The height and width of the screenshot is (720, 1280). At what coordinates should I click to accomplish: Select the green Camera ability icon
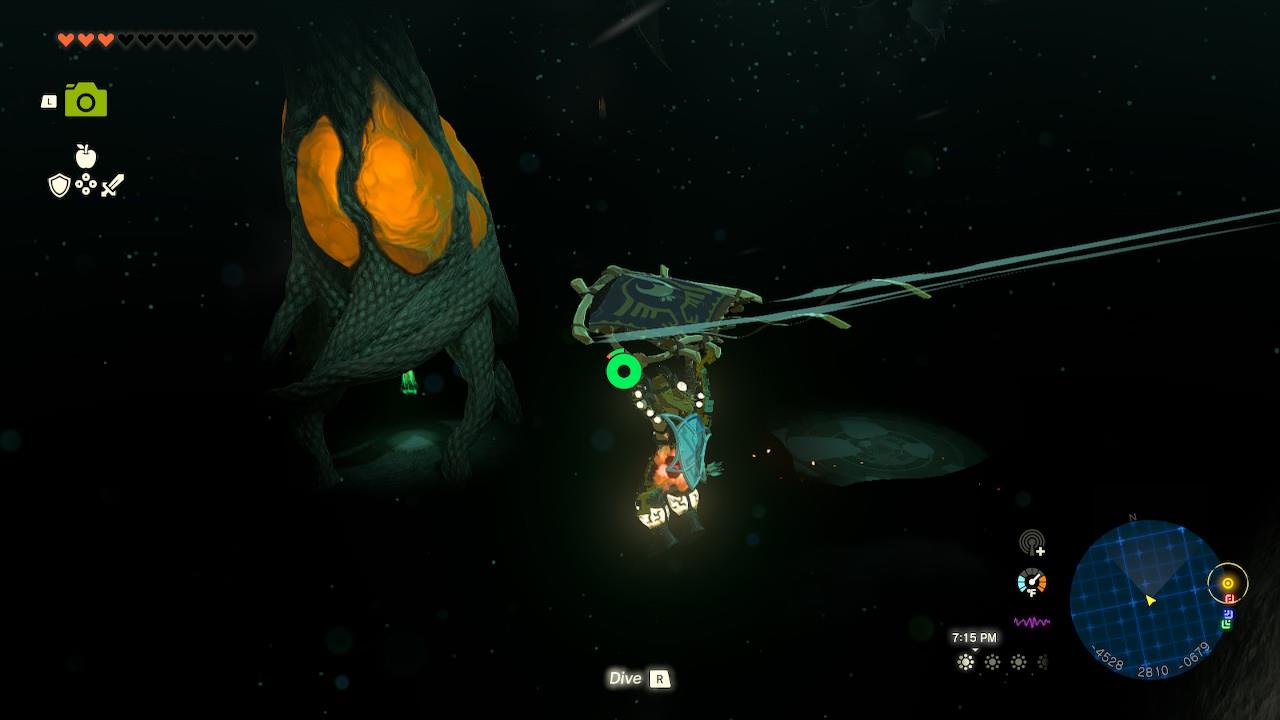click(86, 100)
